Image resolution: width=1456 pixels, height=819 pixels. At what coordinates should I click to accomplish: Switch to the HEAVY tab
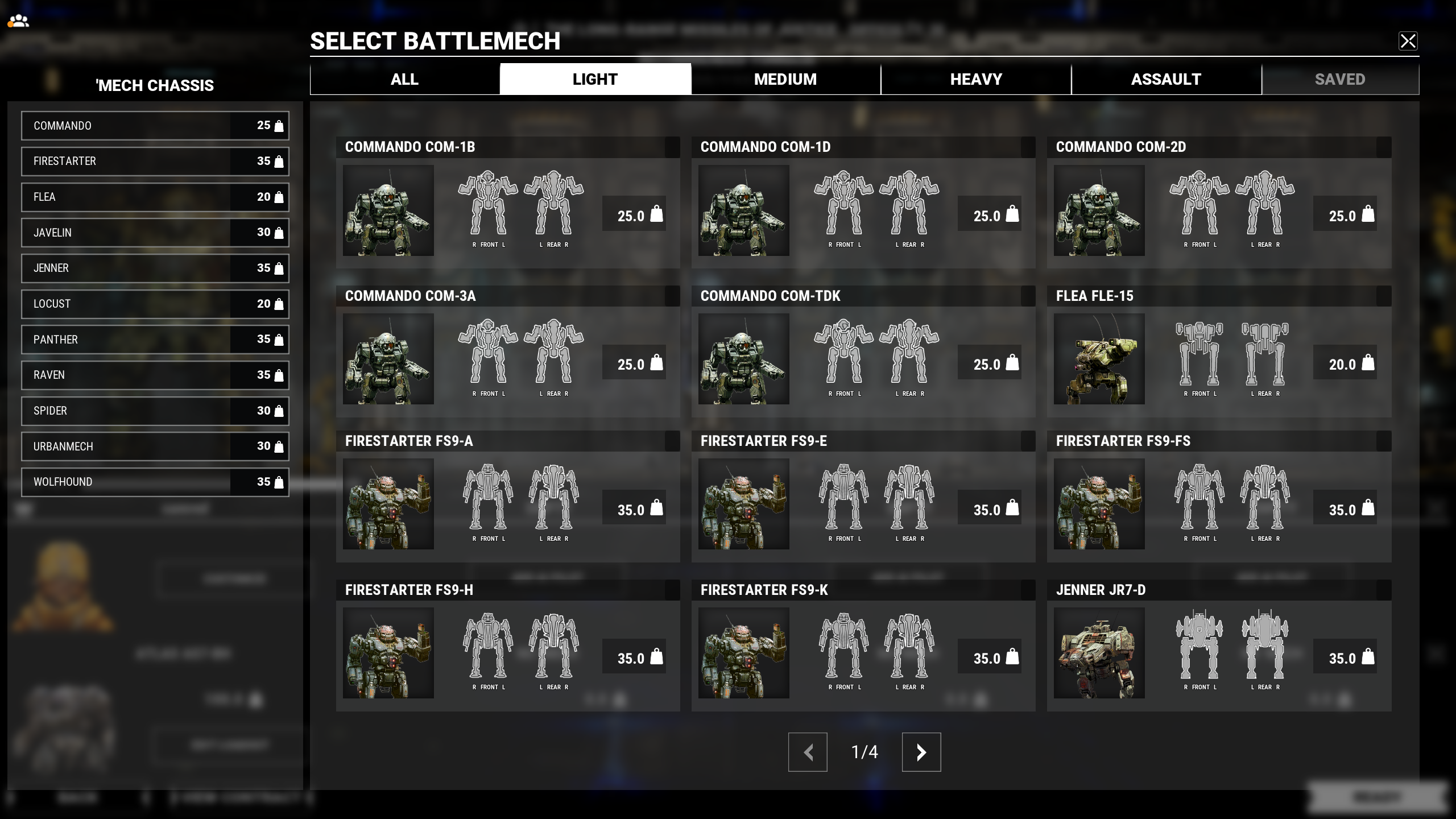975,78
